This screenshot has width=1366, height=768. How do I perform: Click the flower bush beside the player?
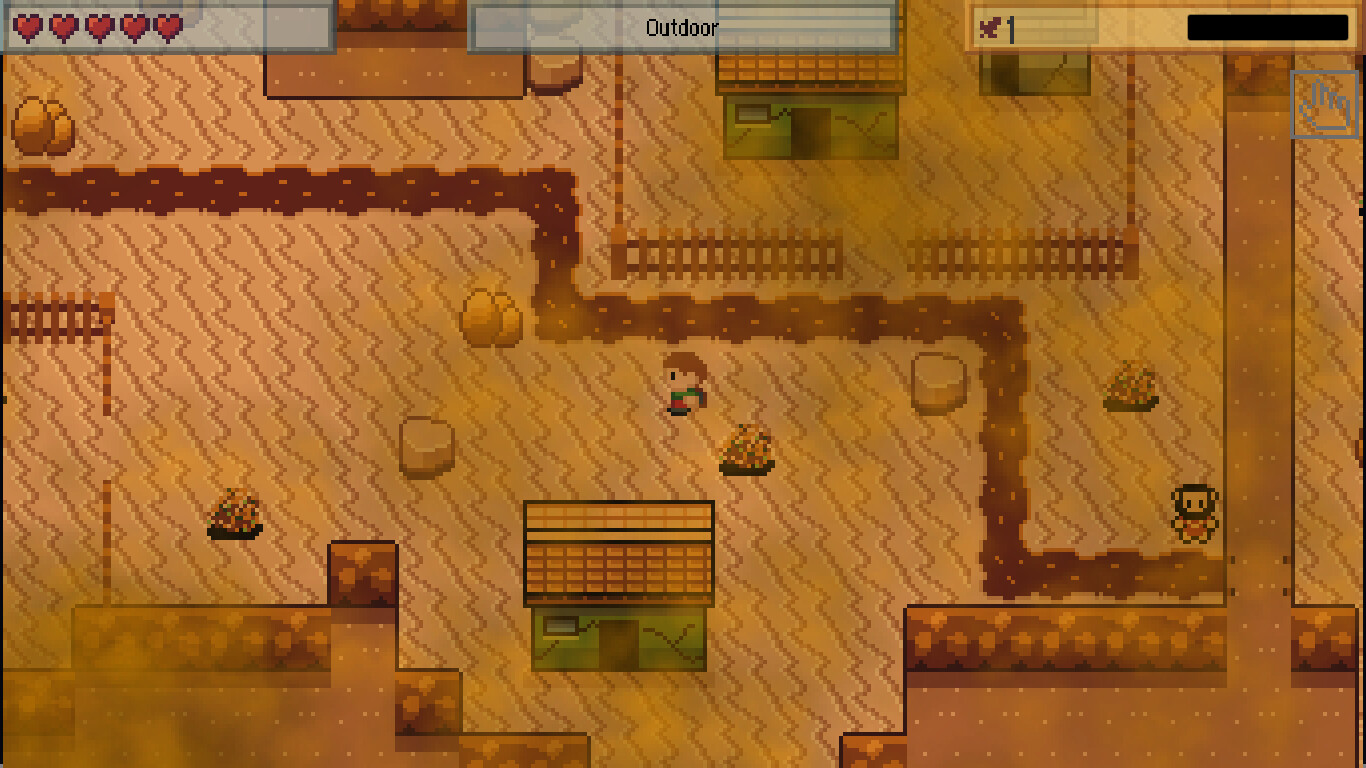748,448
